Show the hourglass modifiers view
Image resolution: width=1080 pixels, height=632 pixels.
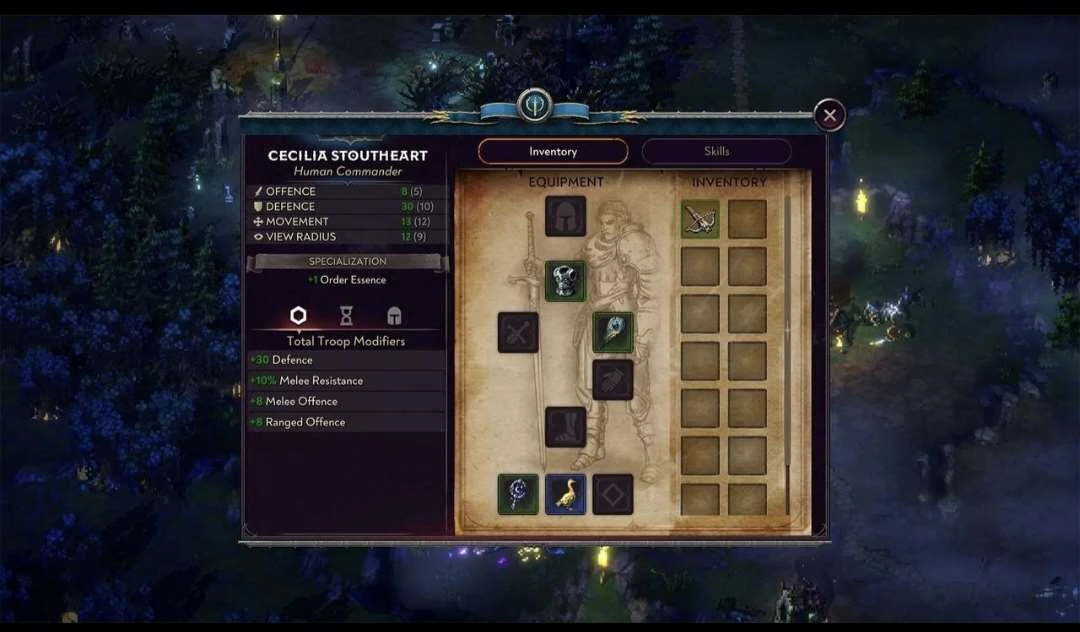click(x=346, y=316)
